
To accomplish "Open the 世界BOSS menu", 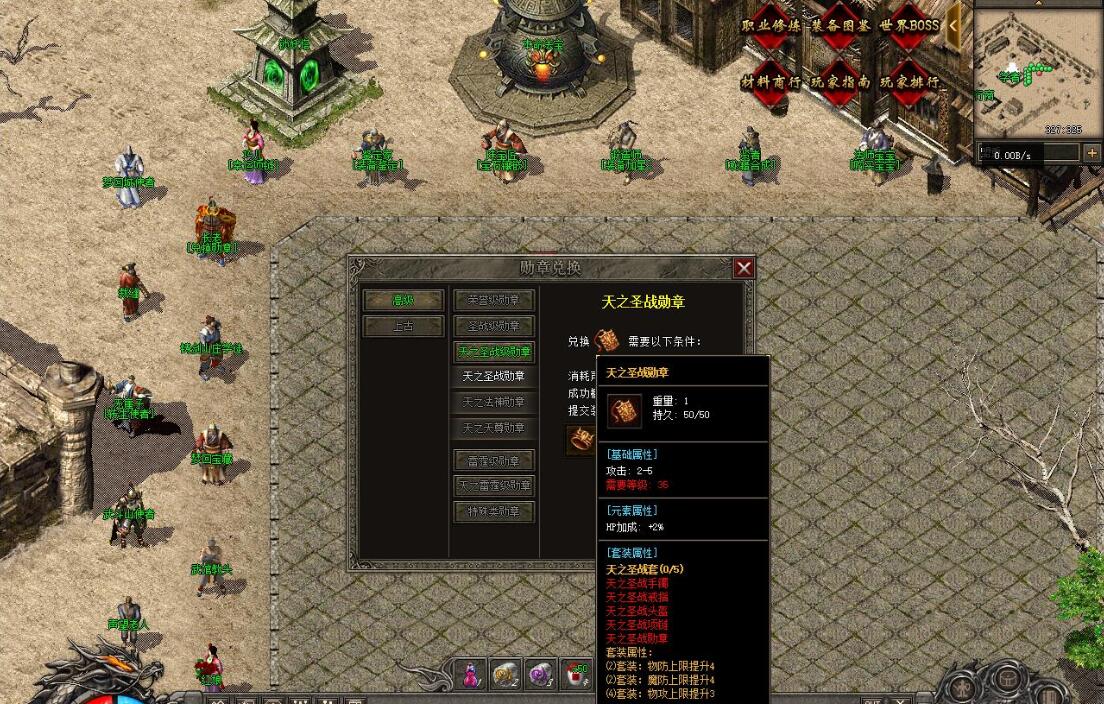I will 909,26.
